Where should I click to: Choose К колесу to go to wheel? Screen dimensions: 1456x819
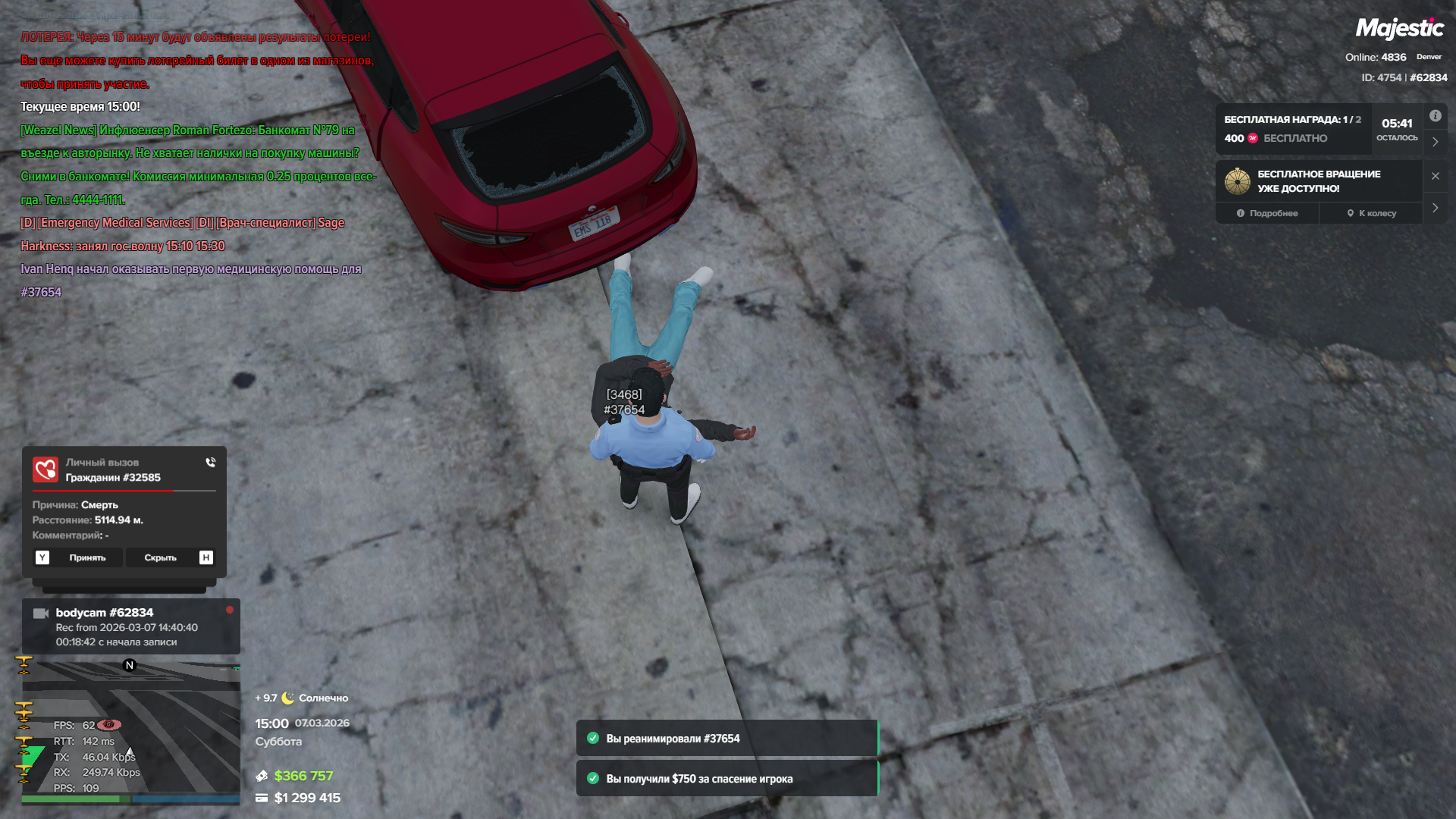point(1371,213)
